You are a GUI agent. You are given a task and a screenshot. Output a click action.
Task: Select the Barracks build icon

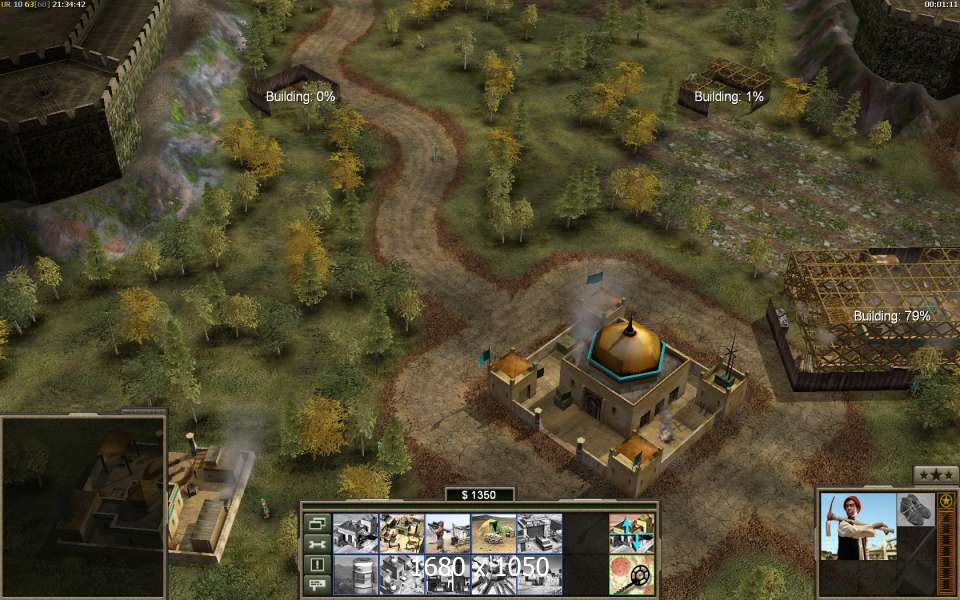355,533
